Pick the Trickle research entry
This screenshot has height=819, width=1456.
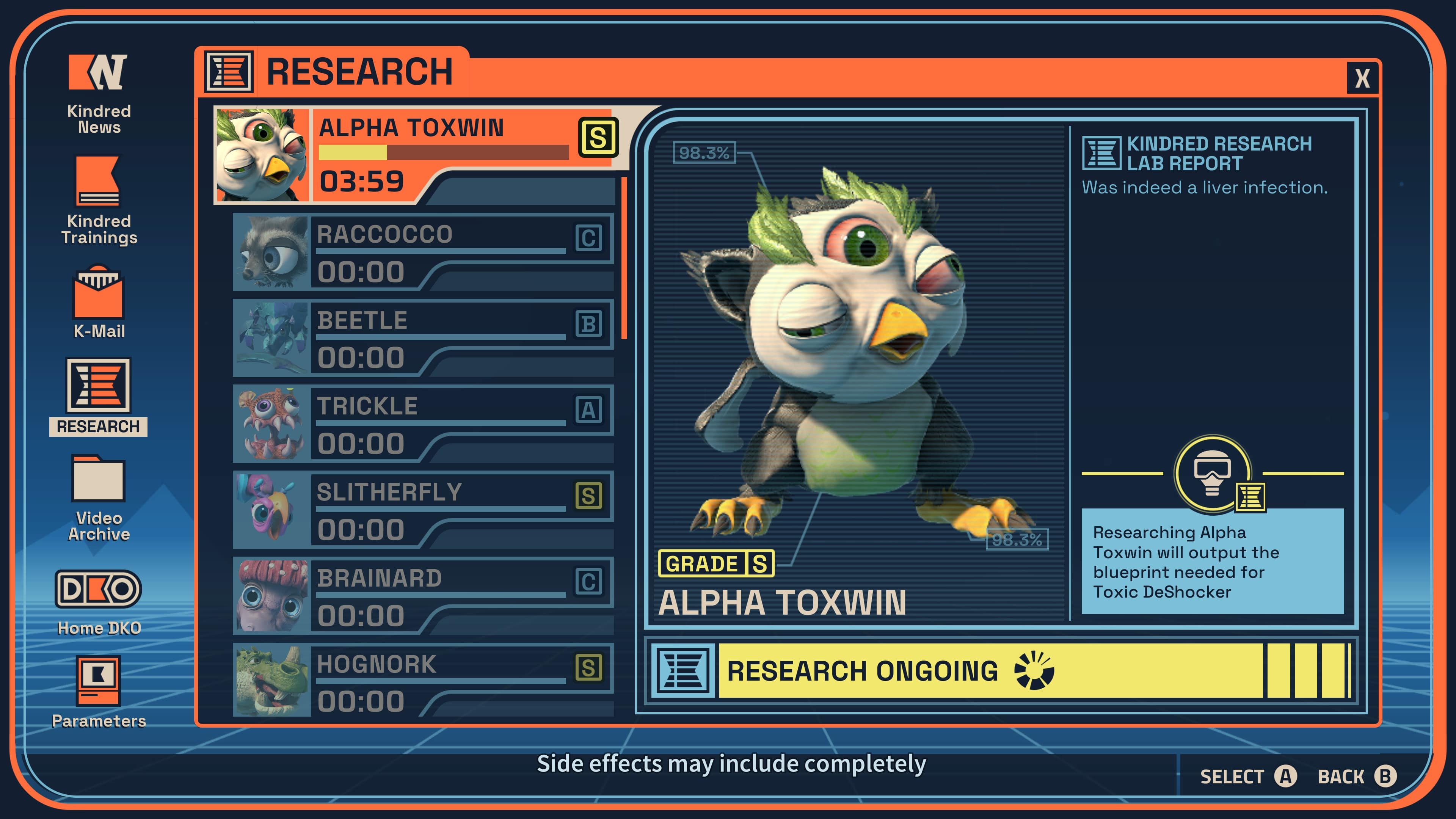point(423,424)
